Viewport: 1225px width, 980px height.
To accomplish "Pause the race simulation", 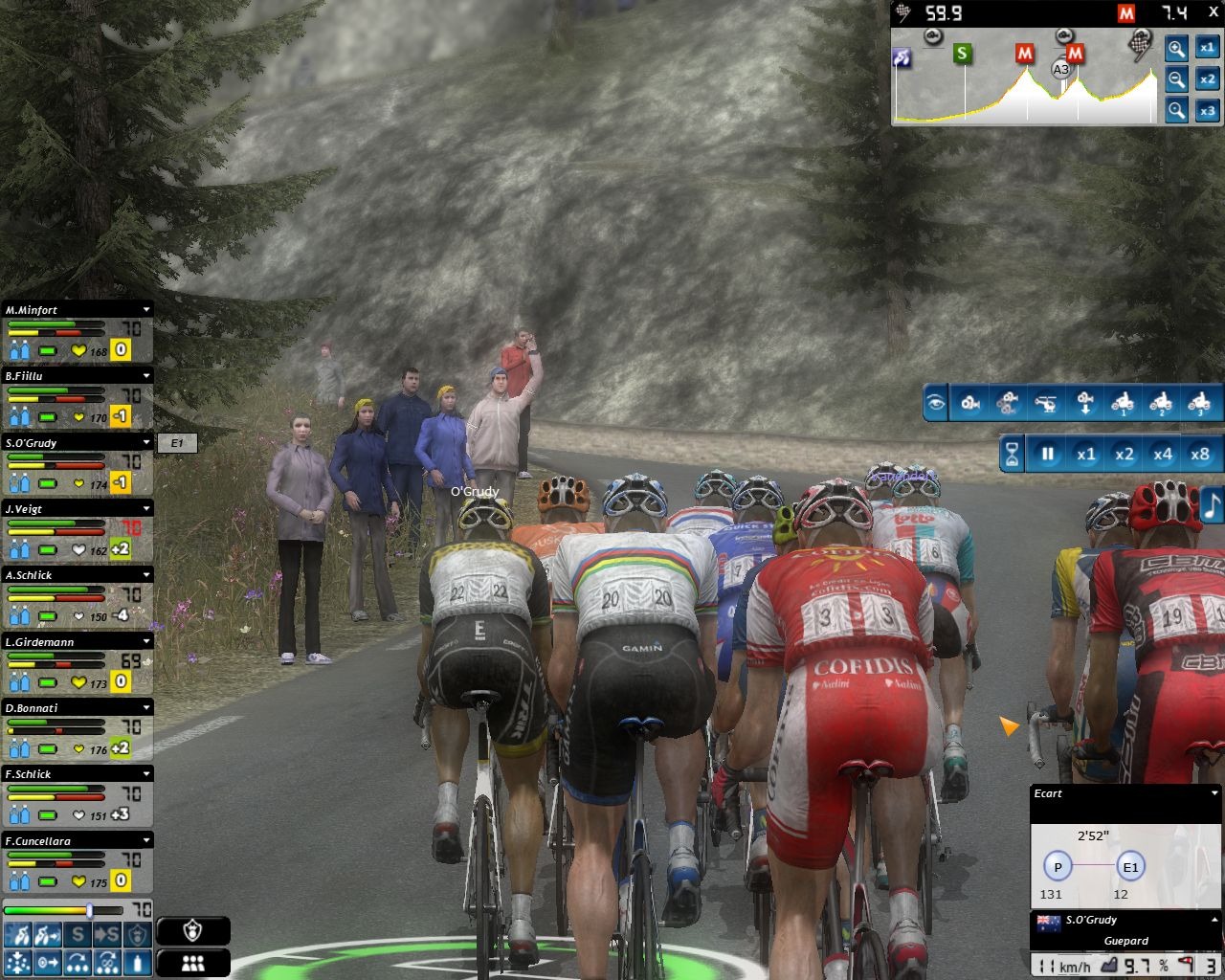I will tap(1048, 455).
